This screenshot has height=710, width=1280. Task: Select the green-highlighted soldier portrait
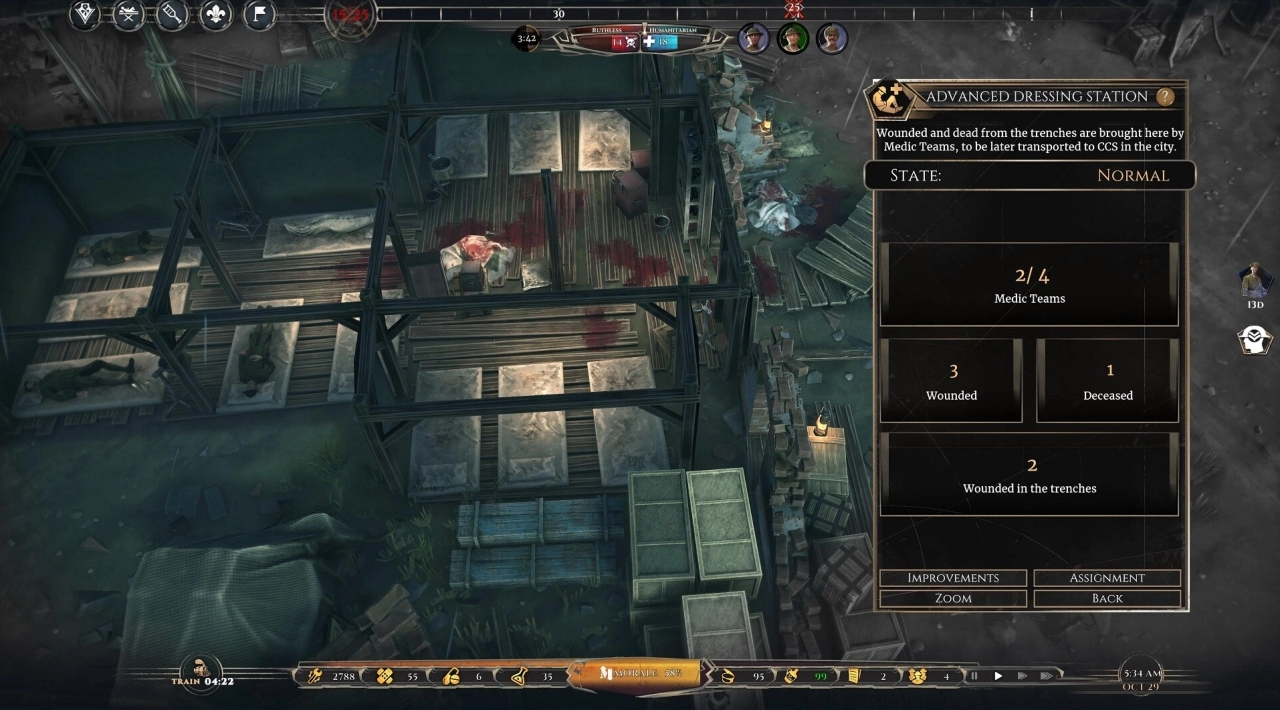(793, 39)
